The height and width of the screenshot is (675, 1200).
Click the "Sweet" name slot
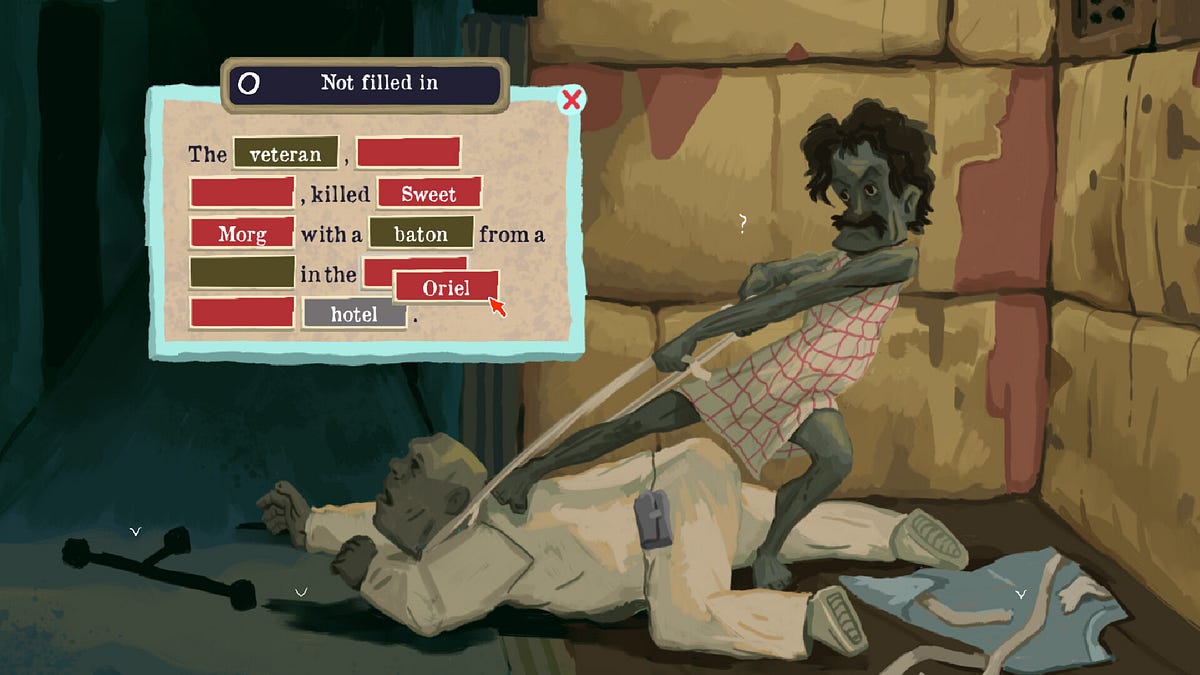[429, 194]
